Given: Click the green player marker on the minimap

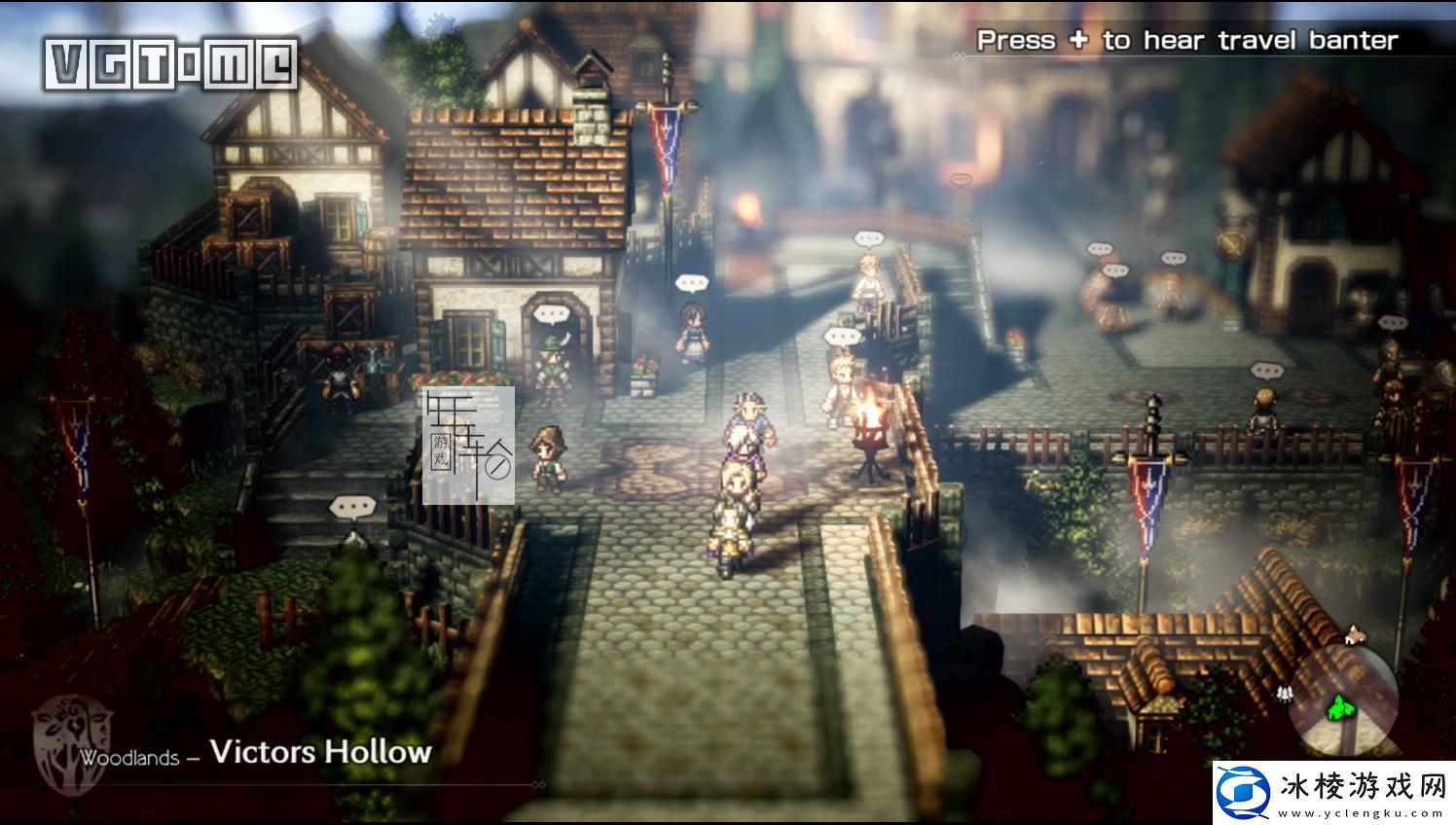Looking at the screenshot, I should point(1342,706).
